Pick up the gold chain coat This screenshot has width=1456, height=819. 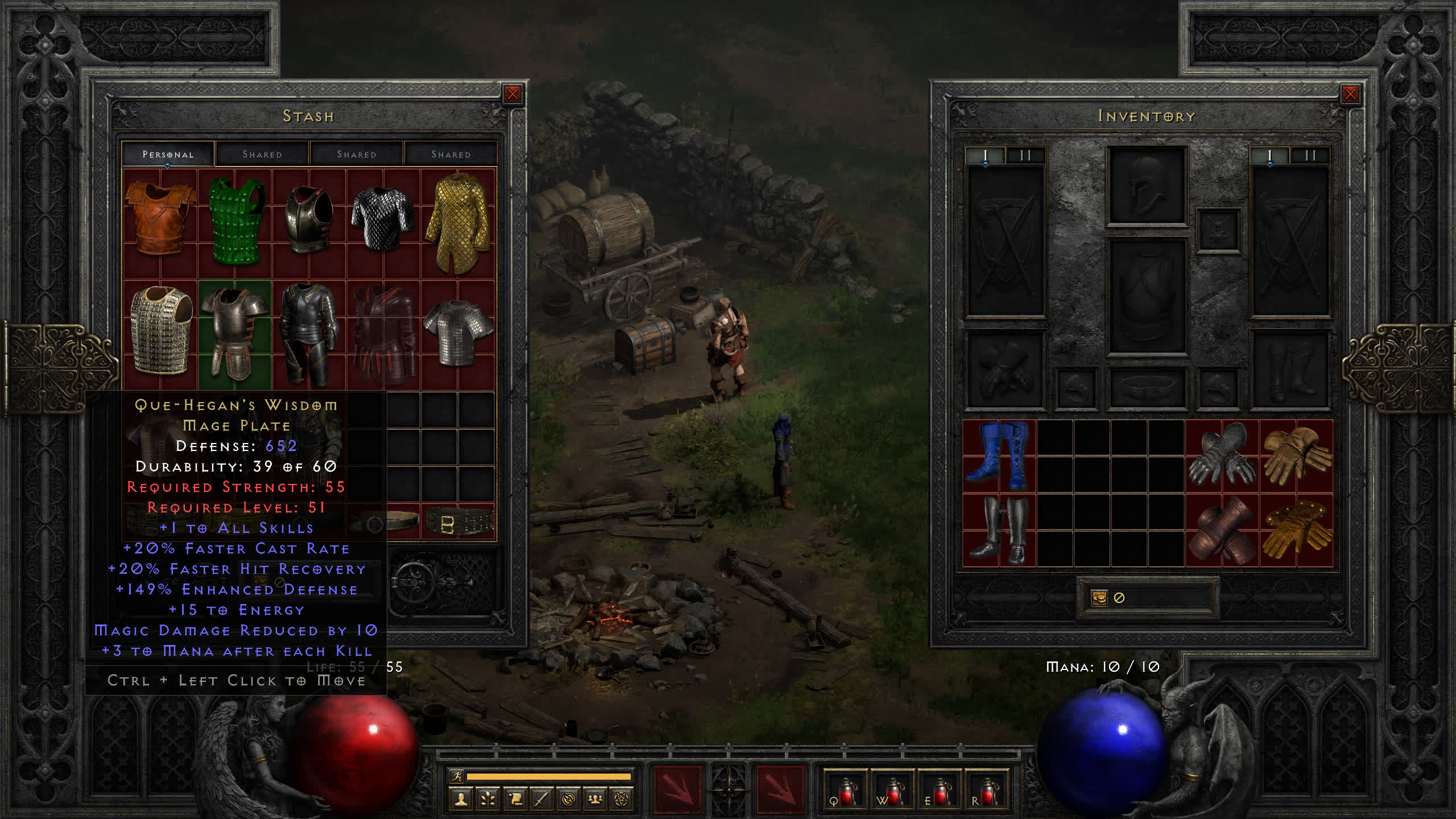click(458, 222)
